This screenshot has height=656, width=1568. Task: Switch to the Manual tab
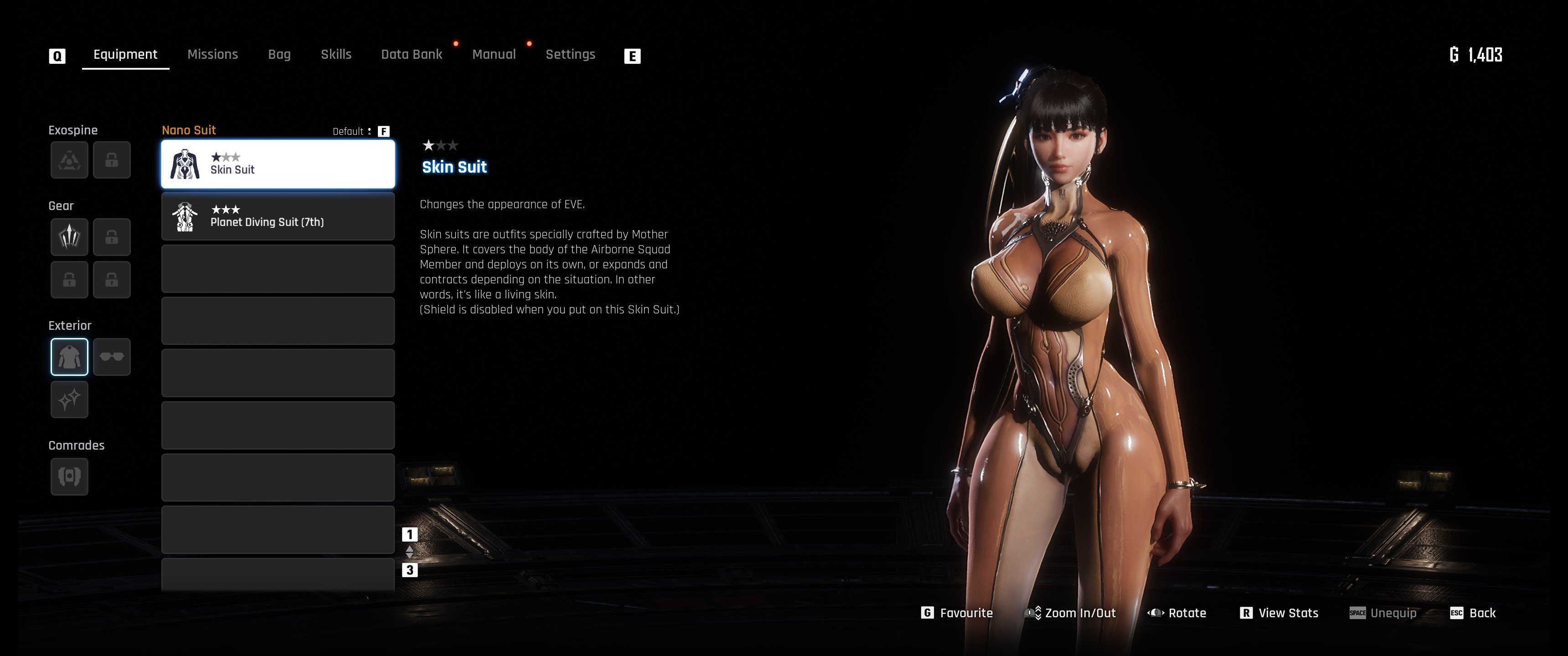pyautogui.click(x=494, y=54)
